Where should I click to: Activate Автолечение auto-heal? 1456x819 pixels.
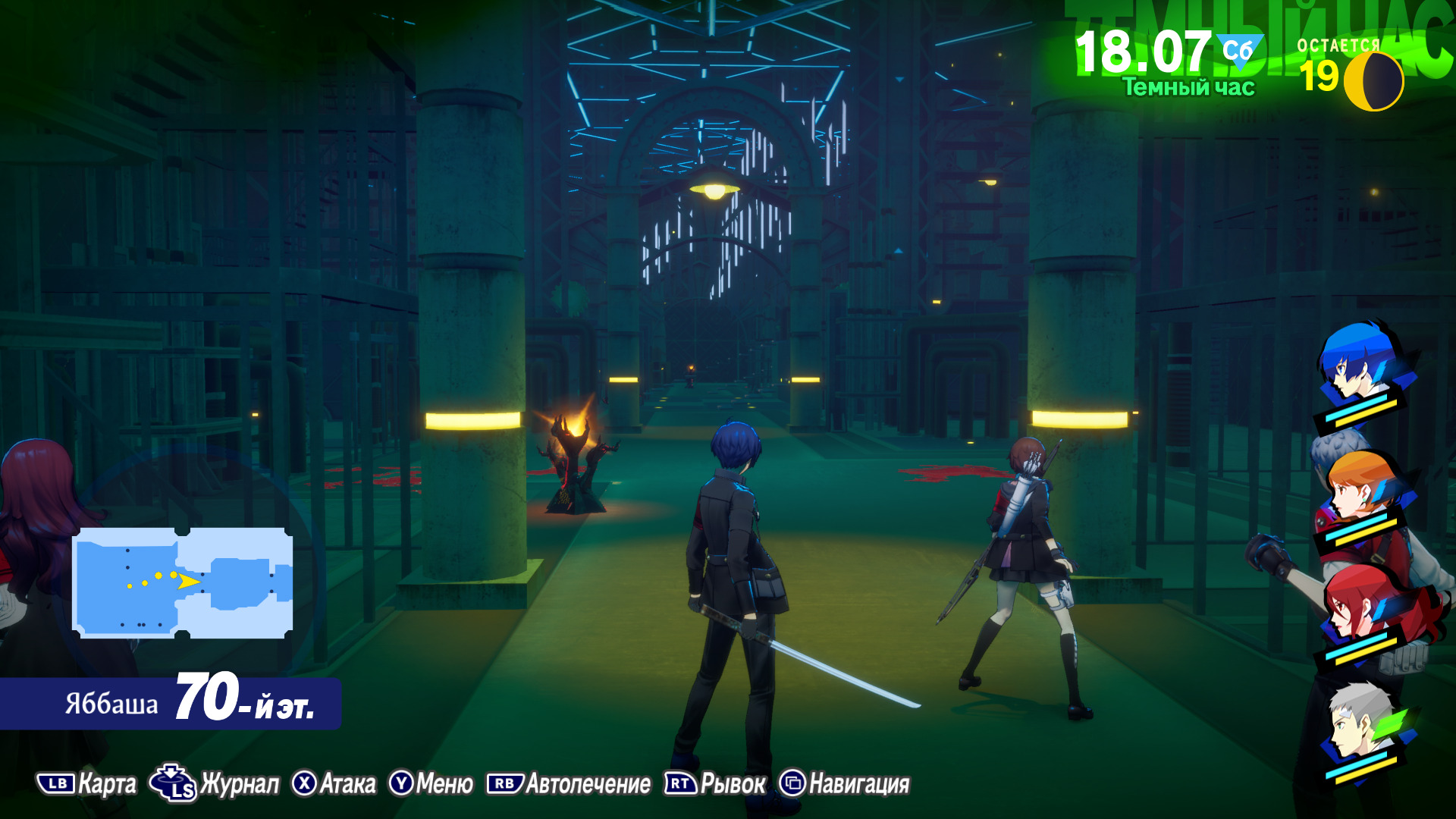(x=570, y=784)
